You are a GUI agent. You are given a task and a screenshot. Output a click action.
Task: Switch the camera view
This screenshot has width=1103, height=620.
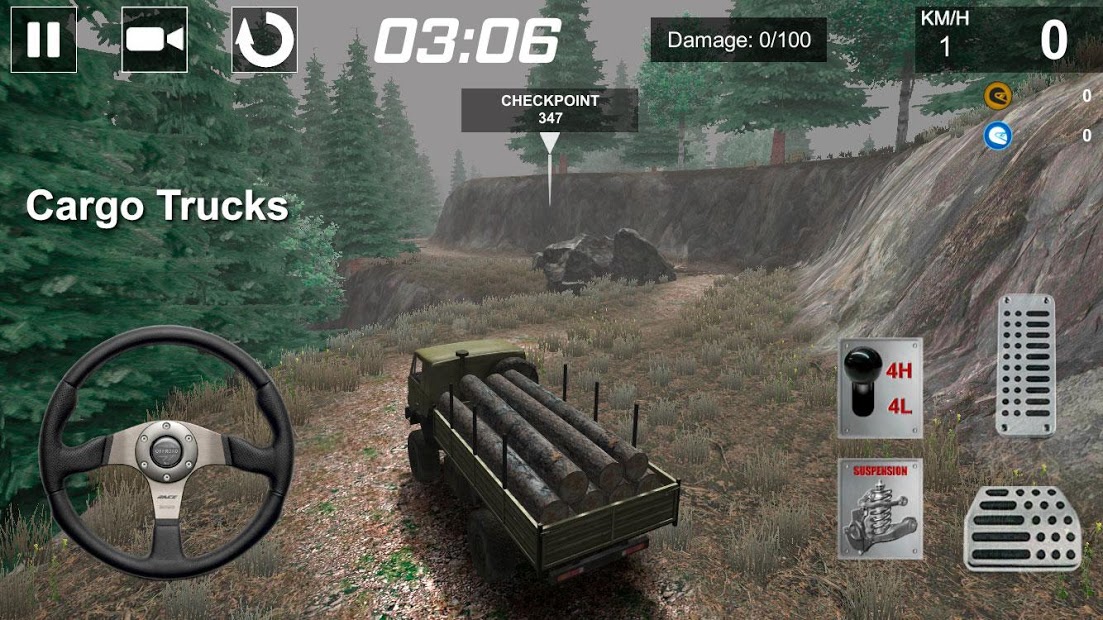[x=154, y=40]
